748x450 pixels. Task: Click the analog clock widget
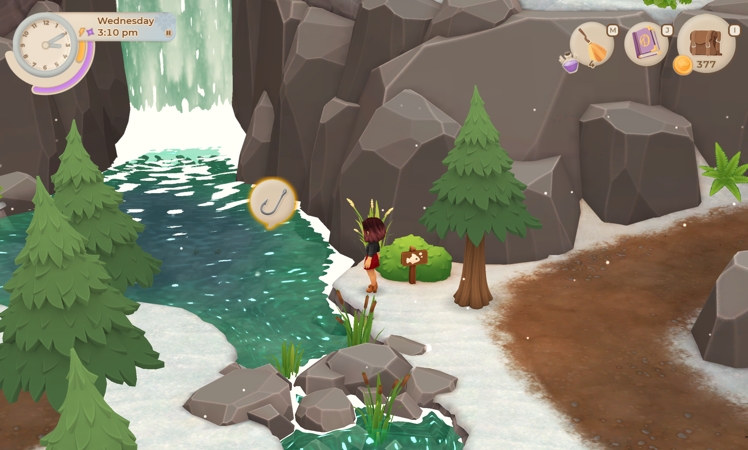coord(44,45)
